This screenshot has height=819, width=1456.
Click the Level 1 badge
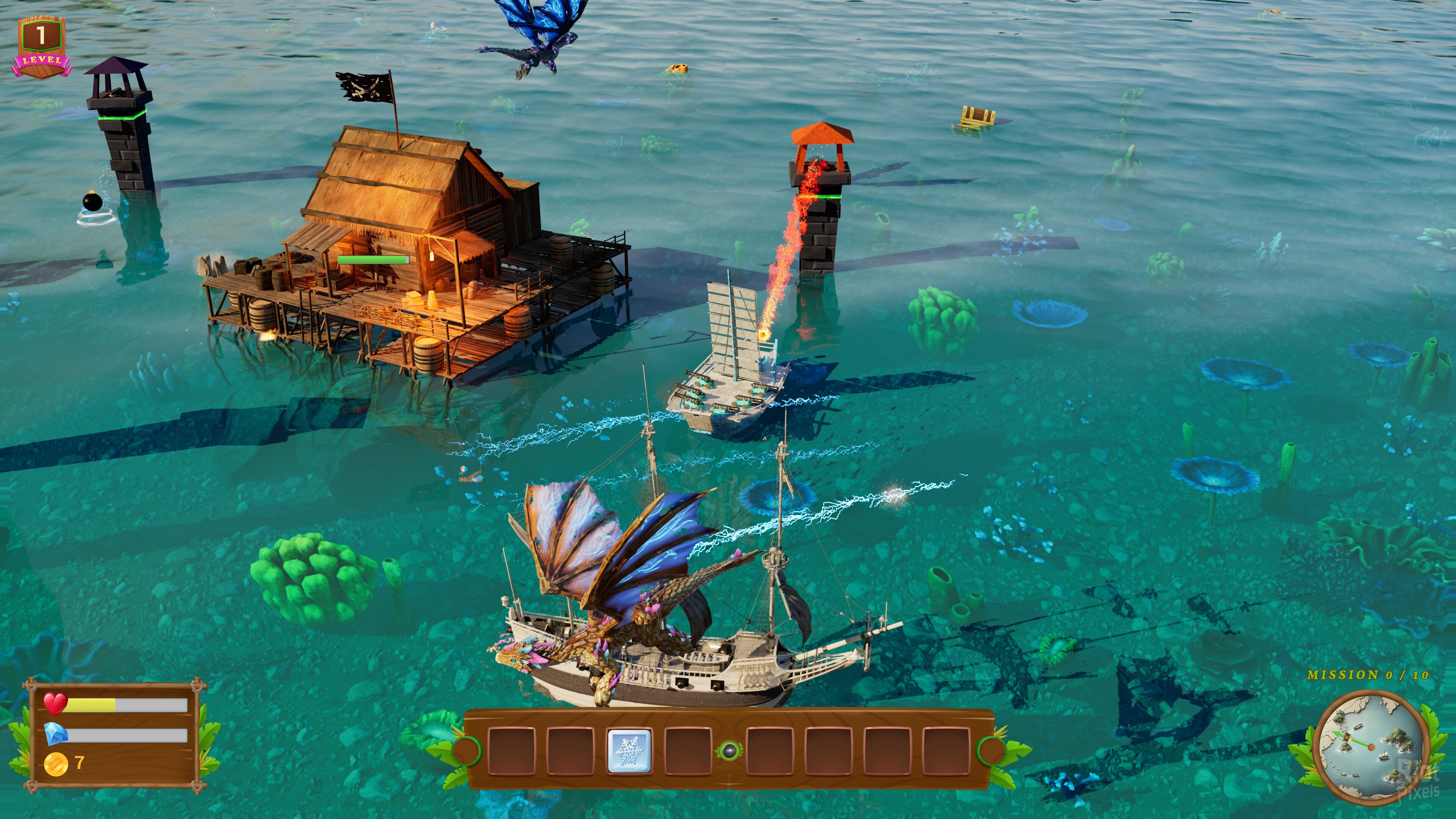pyautogui.click(x=41, y=47)
